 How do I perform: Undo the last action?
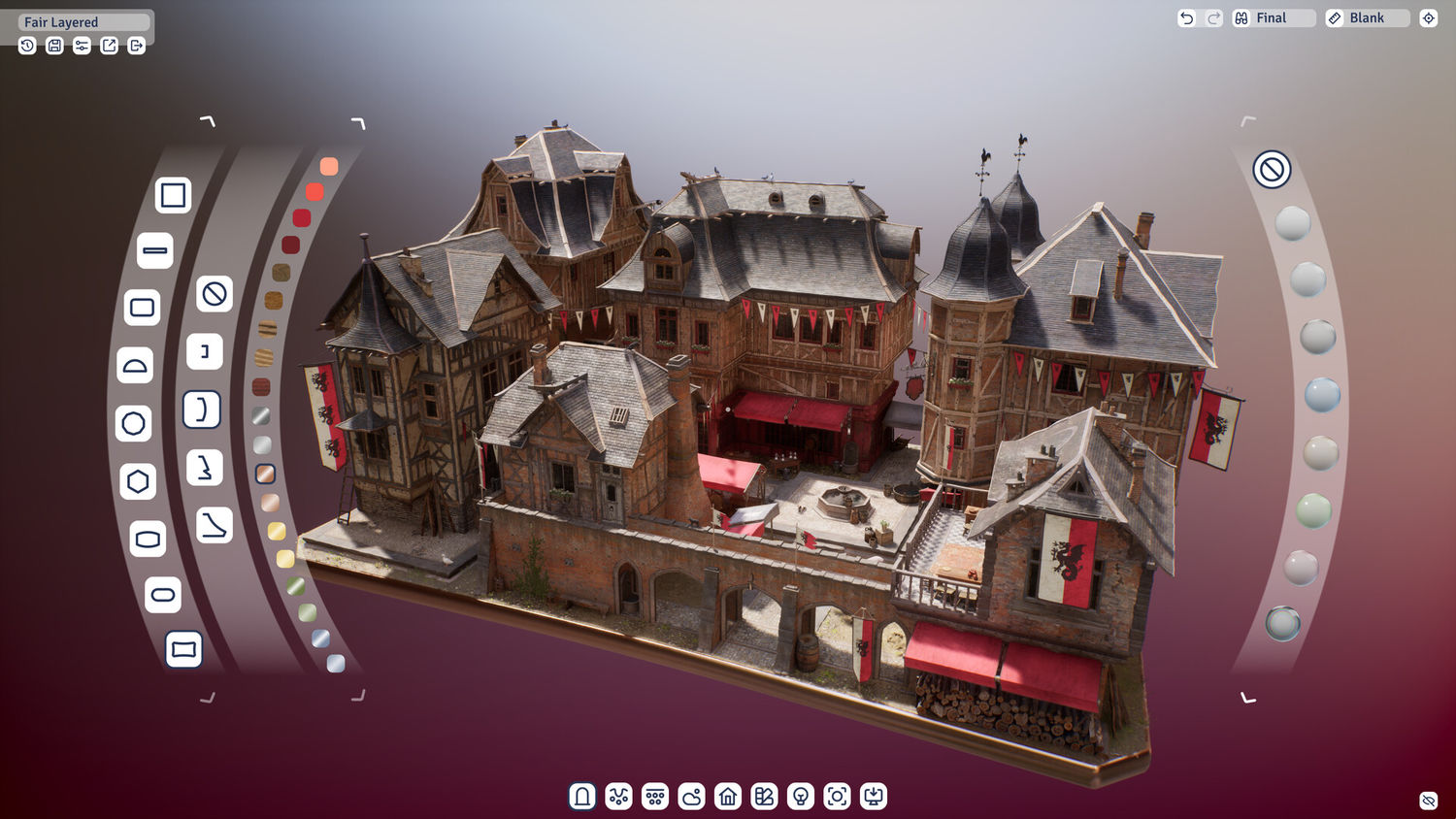[x=1186, y=18]
